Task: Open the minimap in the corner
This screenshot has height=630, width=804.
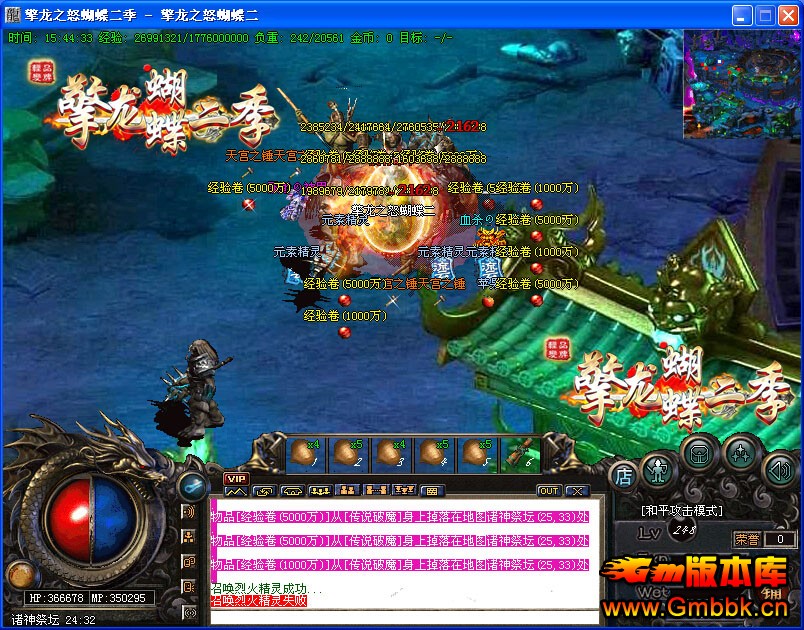Action: tap(742, 83)
